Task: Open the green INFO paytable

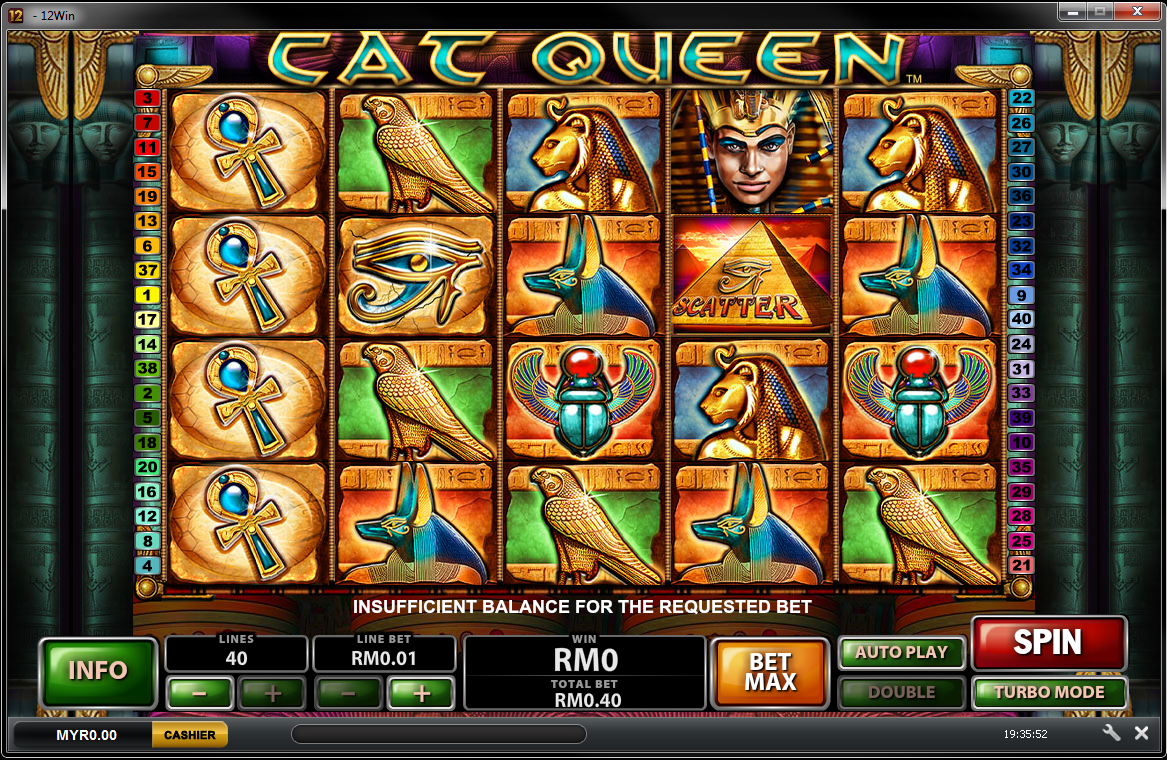Action: pos(98,671)
